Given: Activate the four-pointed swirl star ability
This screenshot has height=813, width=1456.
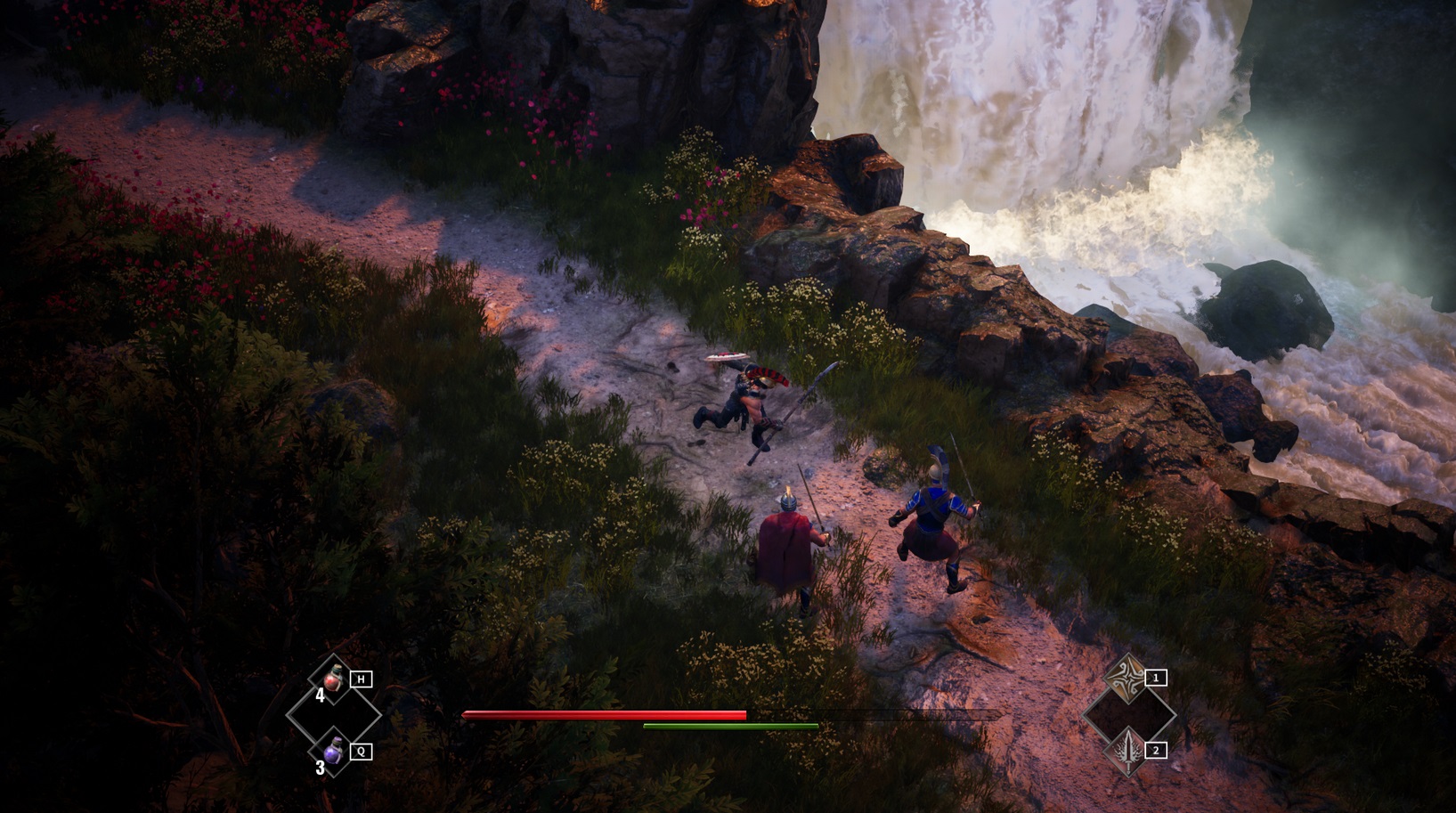Looking at the screenshot, I should pos(1128,676).
